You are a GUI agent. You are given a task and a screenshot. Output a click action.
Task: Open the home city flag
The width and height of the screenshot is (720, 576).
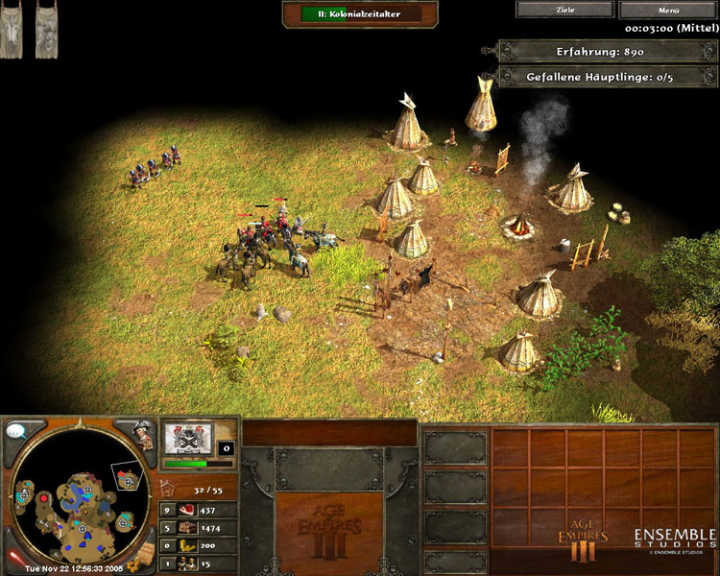(x=188, y=438)
